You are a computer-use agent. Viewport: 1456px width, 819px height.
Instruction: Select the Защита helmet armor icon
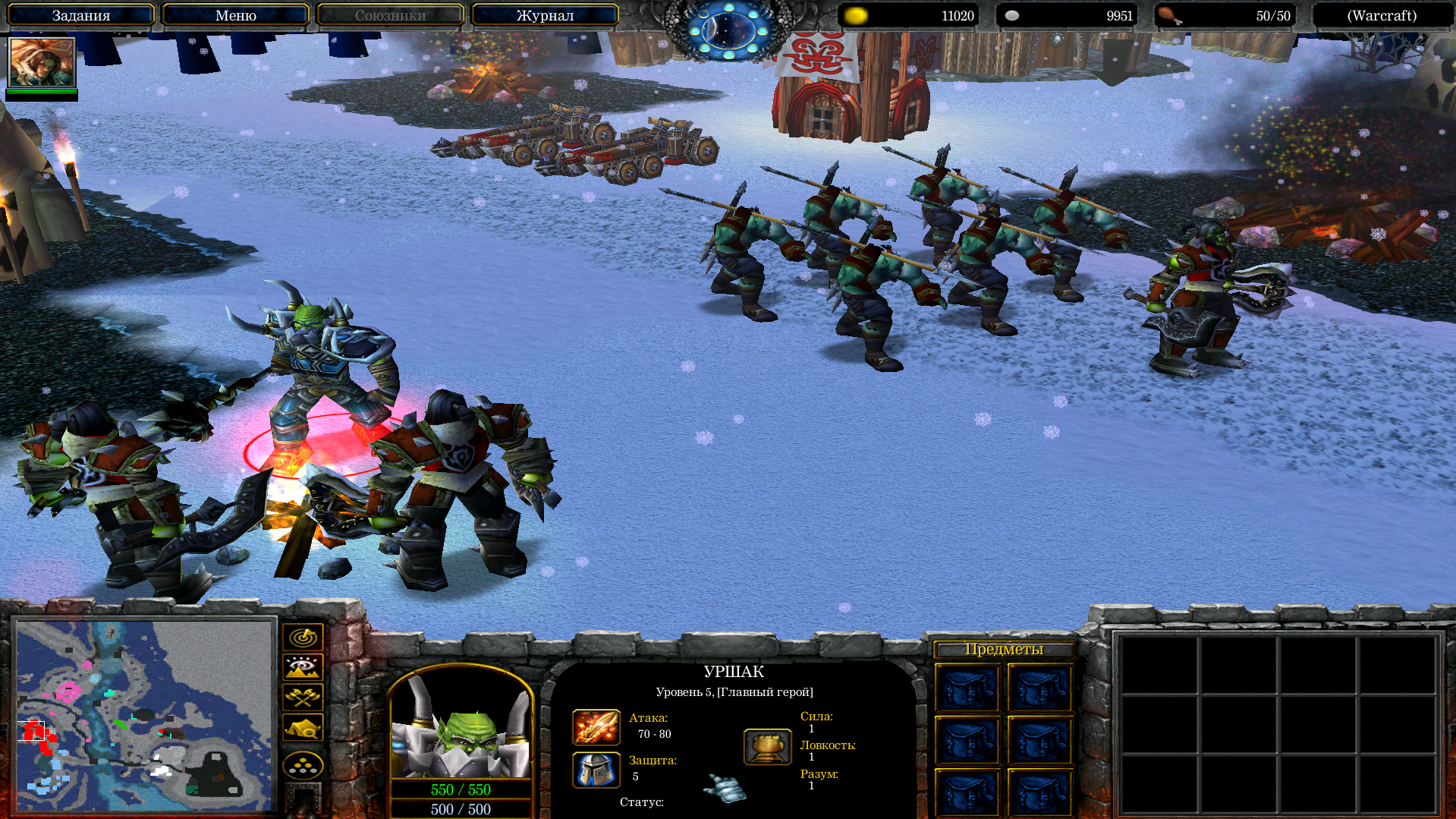pyautogui.click(x=596, y=770)
